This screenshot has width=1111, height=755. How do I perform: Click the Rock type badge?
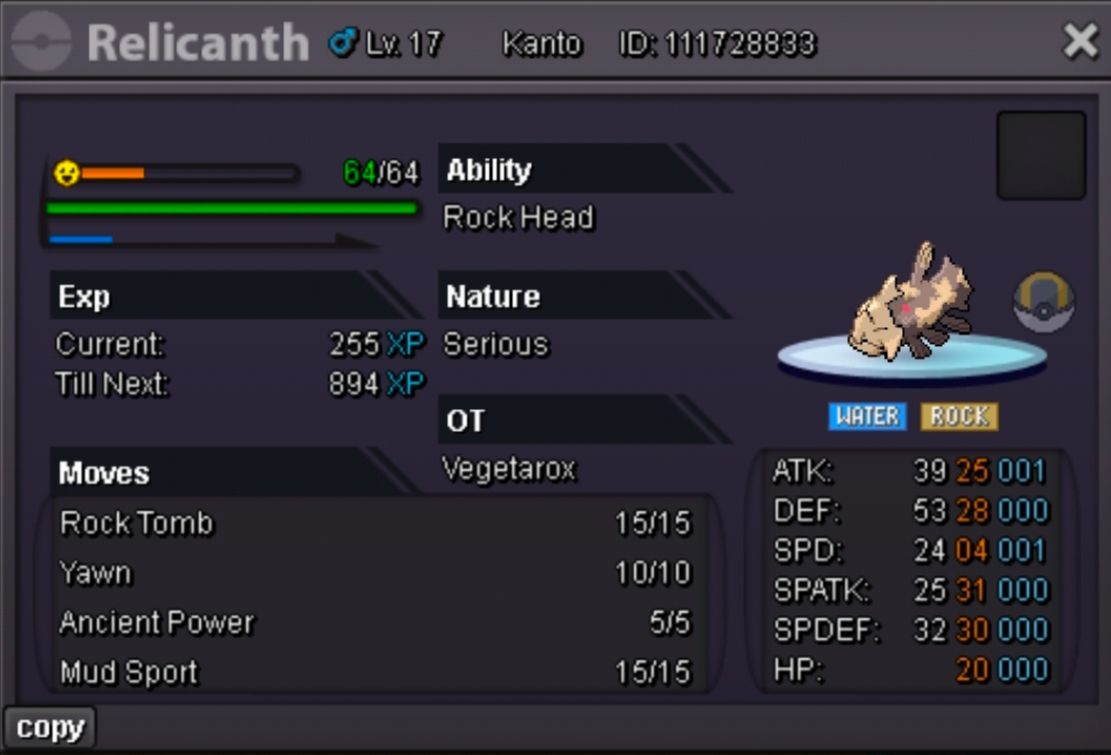(959, 416)
